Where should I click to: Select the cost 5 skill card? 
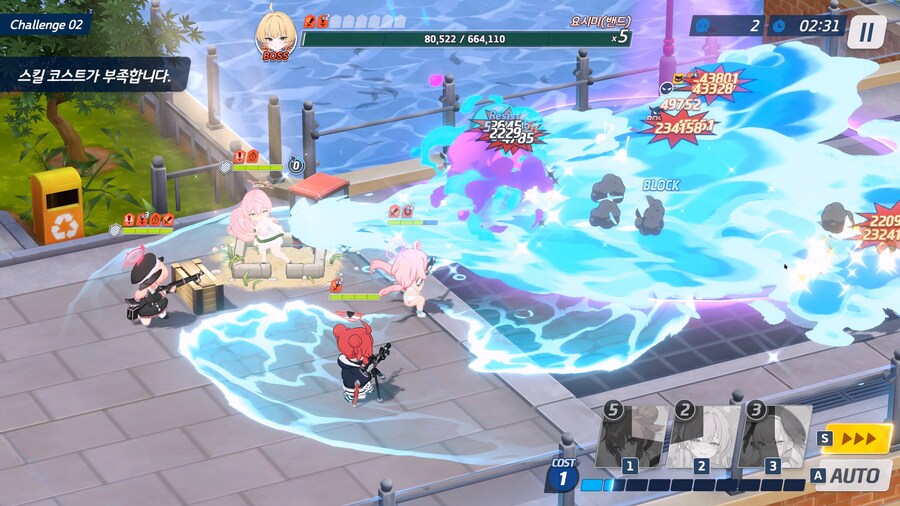click(631, 438)
